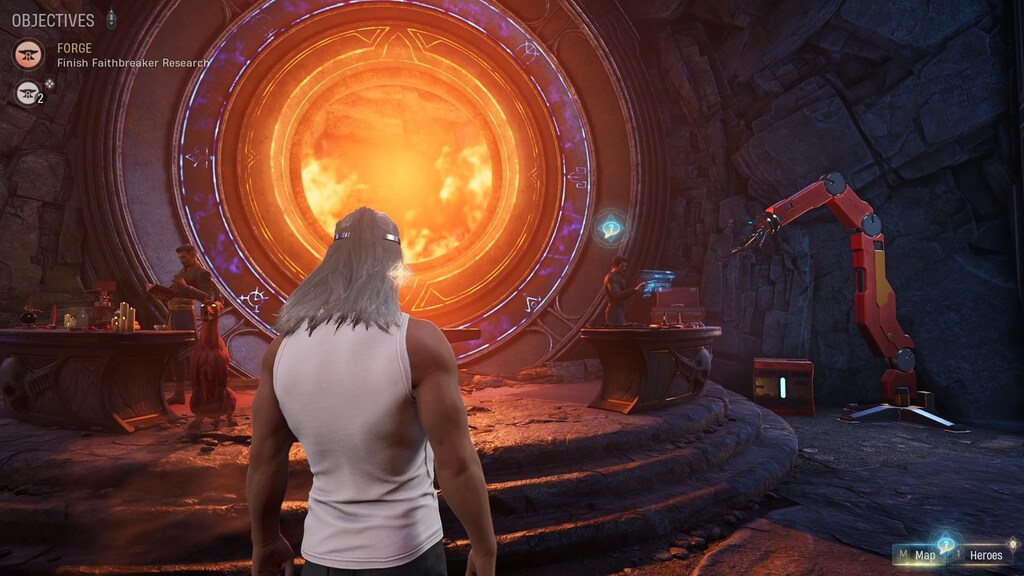This screenshot has height=576, width=1024.
Task: Select the Finish Faithbreaker Research objective
Action: (133, 63)
